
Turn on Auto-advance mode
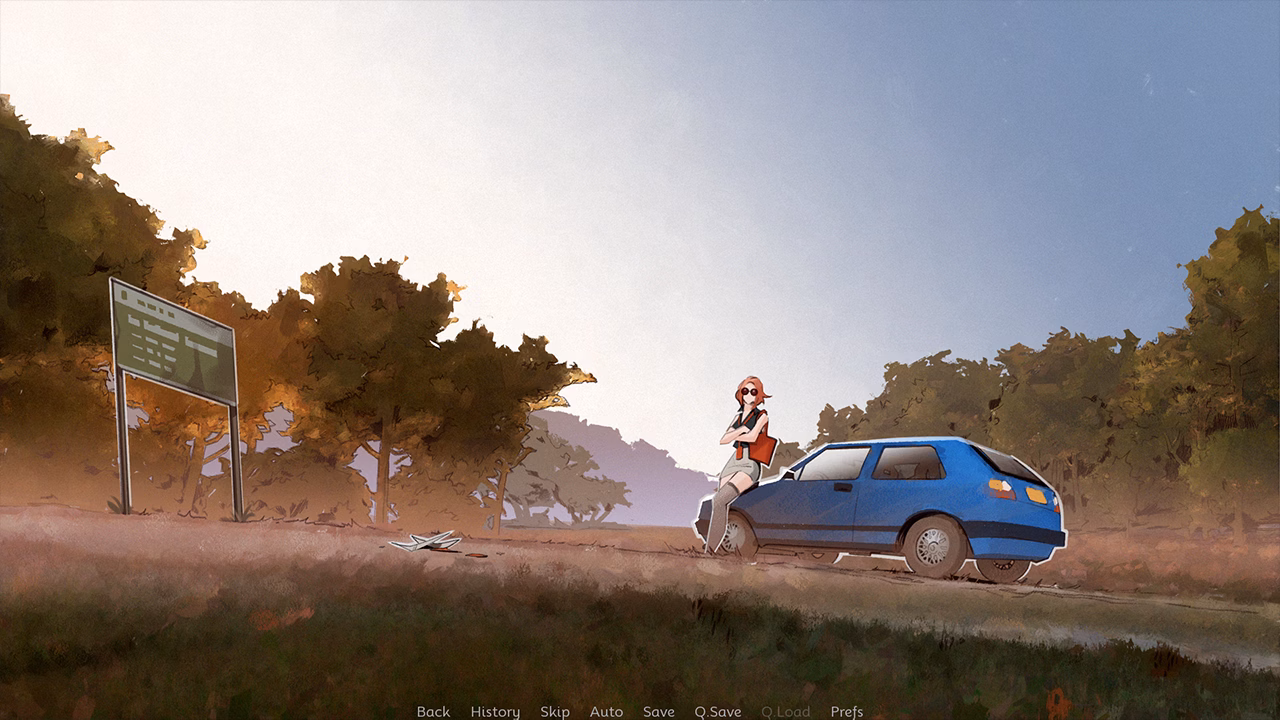coord(607,712)
